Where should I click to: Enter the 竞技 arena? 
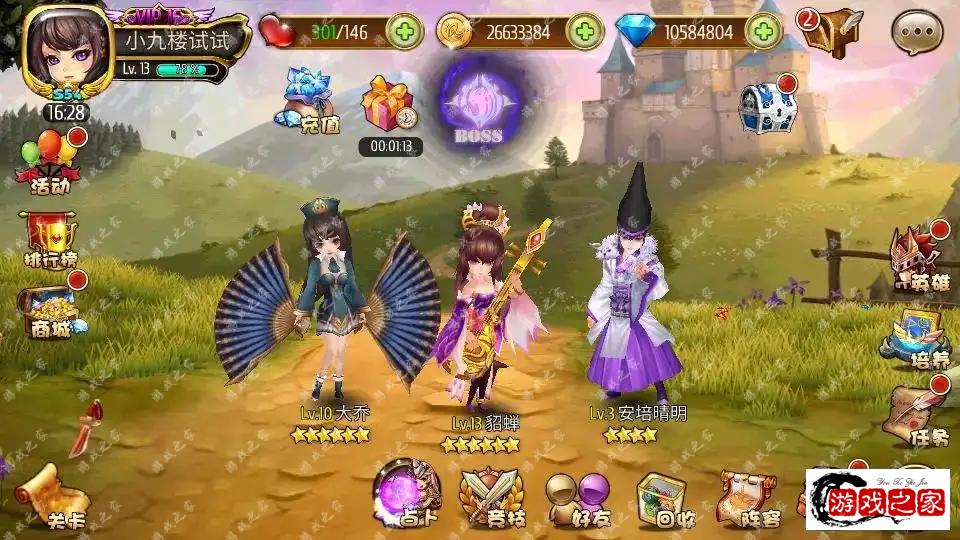[x=490, y=496]
